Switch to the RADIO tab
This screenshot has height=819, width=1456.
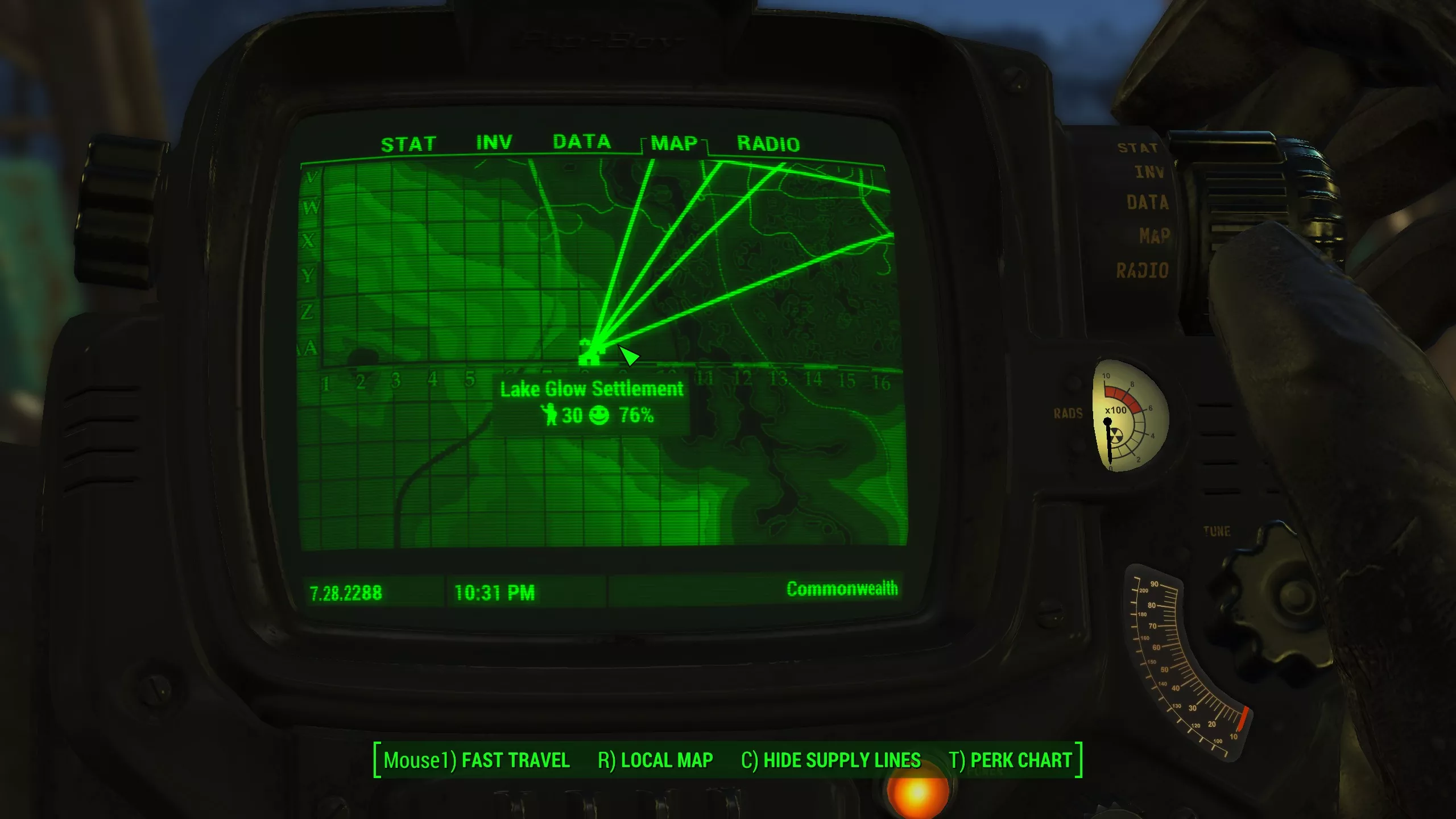click(x=768, y=144)
